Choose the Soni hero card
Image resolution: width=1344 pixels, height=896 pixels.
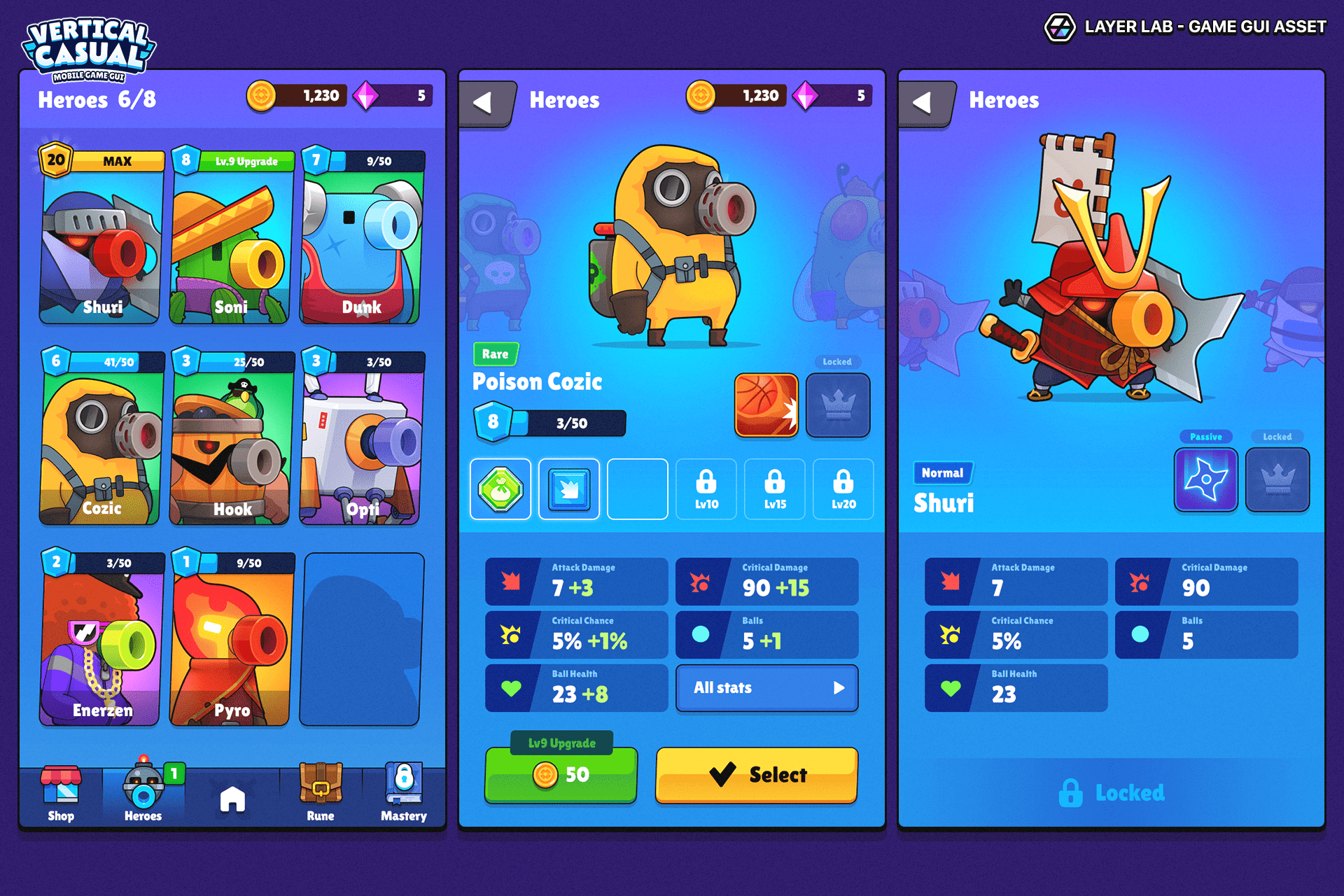[231, 238]
